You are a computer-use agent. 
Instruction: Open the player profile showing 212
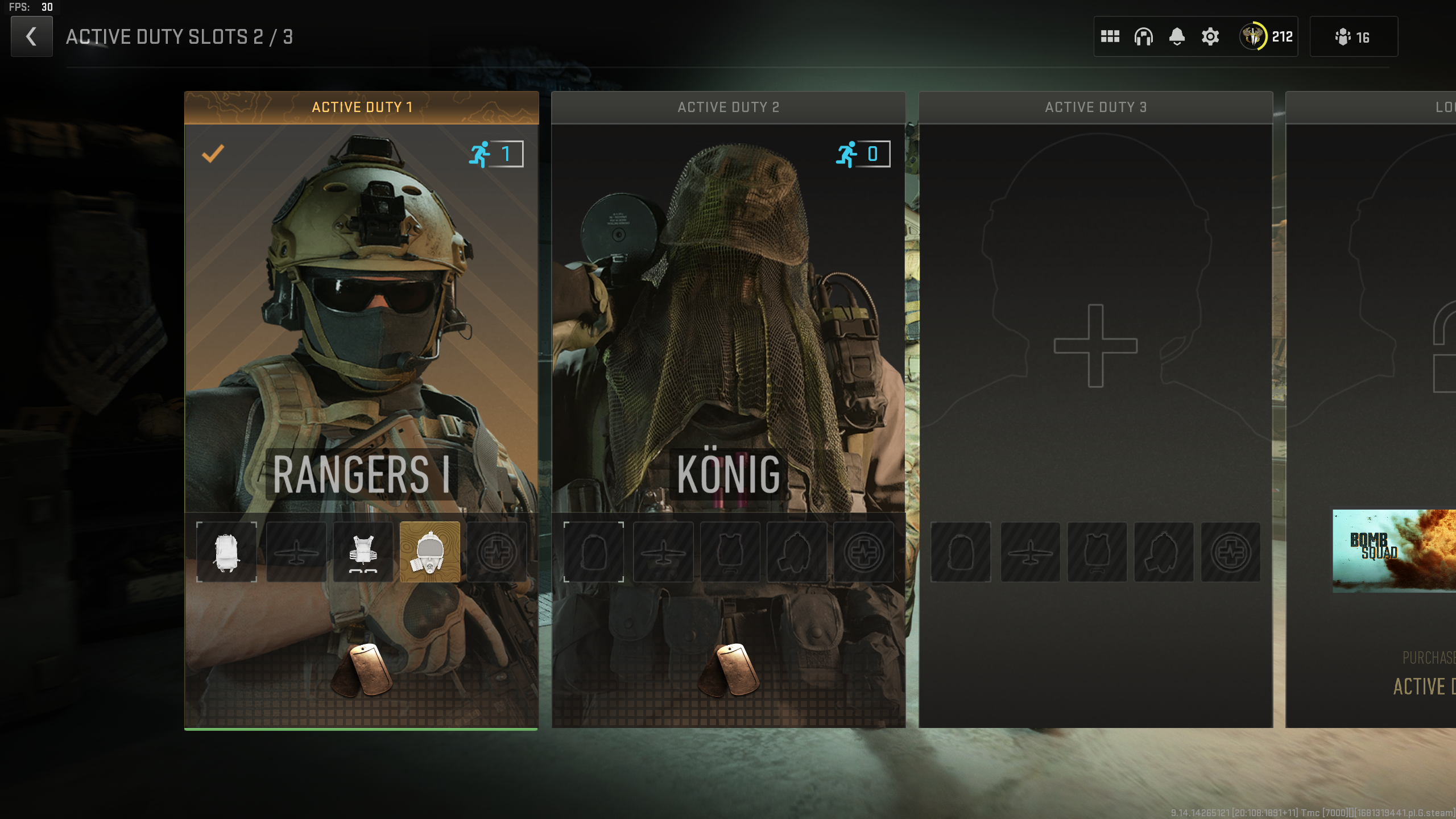click(1267, 36)
